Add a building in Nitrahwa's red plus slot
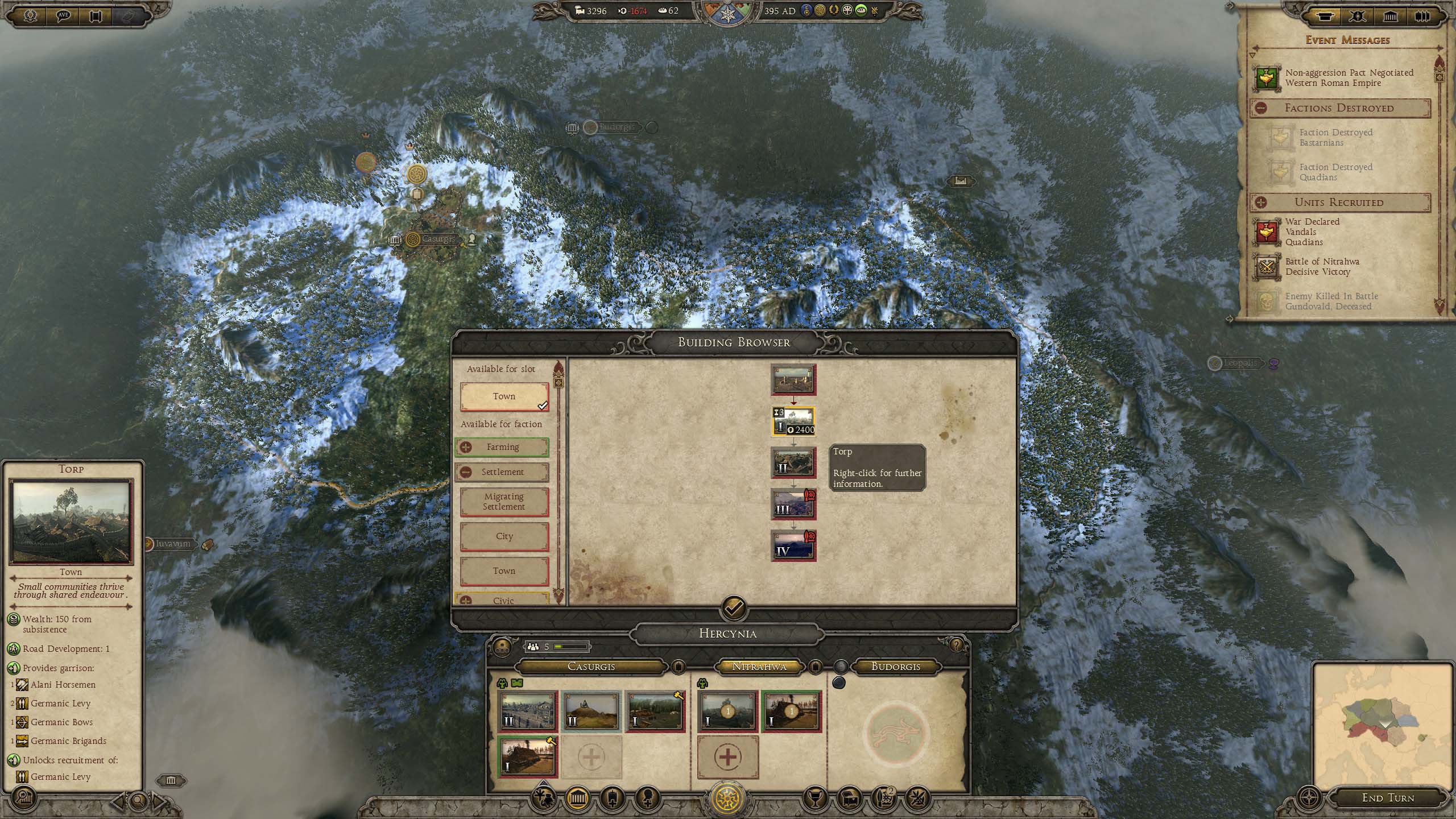1456x819 pixels. pos(727,758)
